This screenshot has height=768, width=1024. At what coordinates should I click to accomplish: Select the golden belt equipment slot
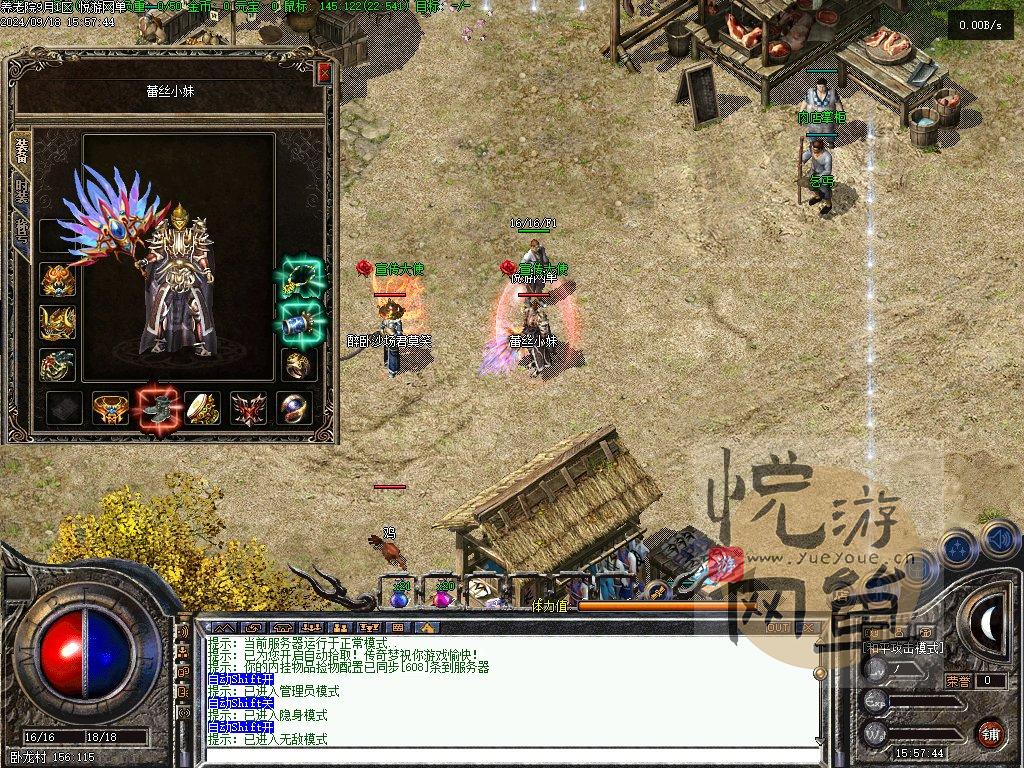point(110,408)
